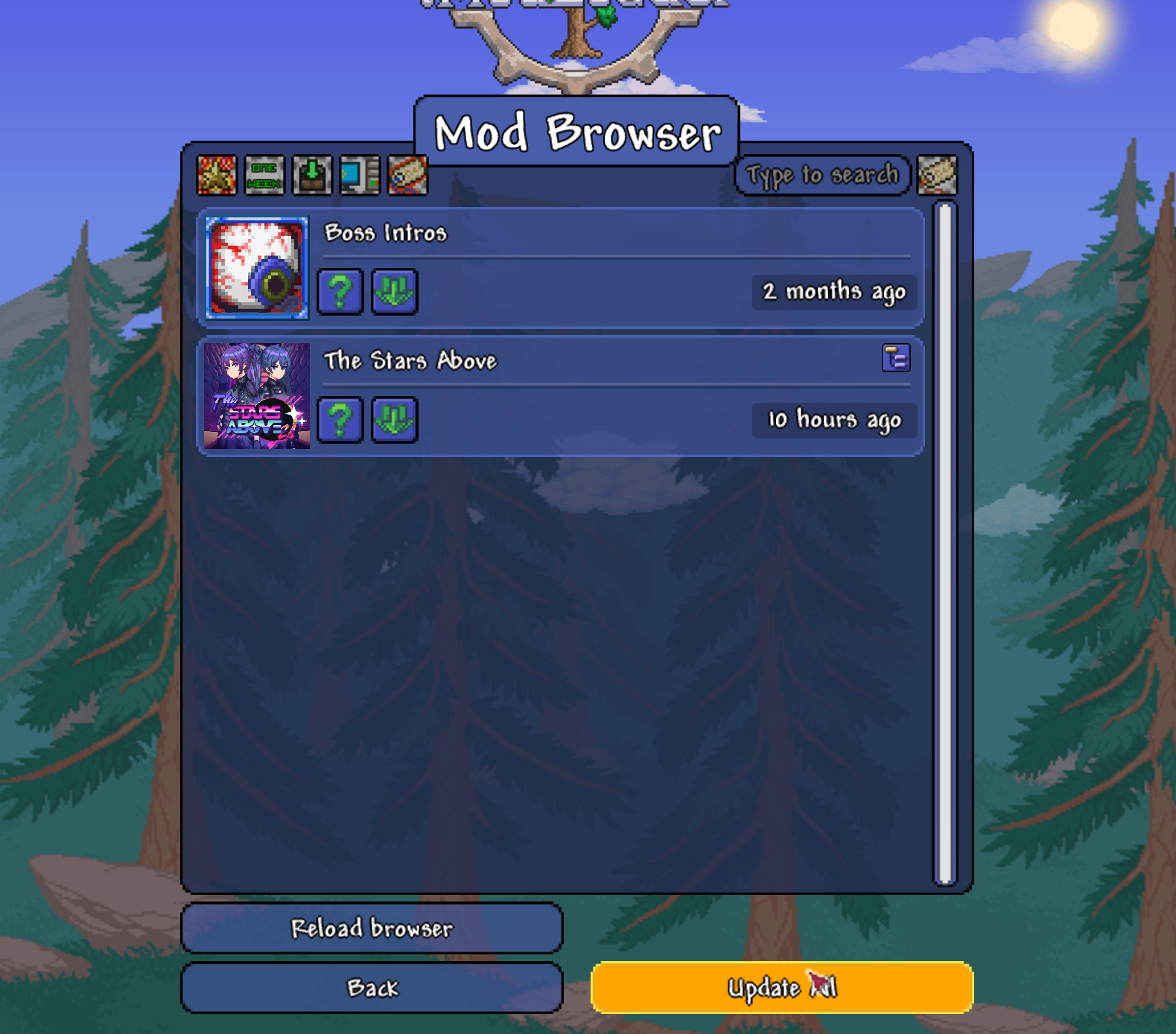Image resolution: width=1176 pixels, height=1034 pixels.
Task: Select The Stars Above mod thumbnail
Action: tap(257, 396)
